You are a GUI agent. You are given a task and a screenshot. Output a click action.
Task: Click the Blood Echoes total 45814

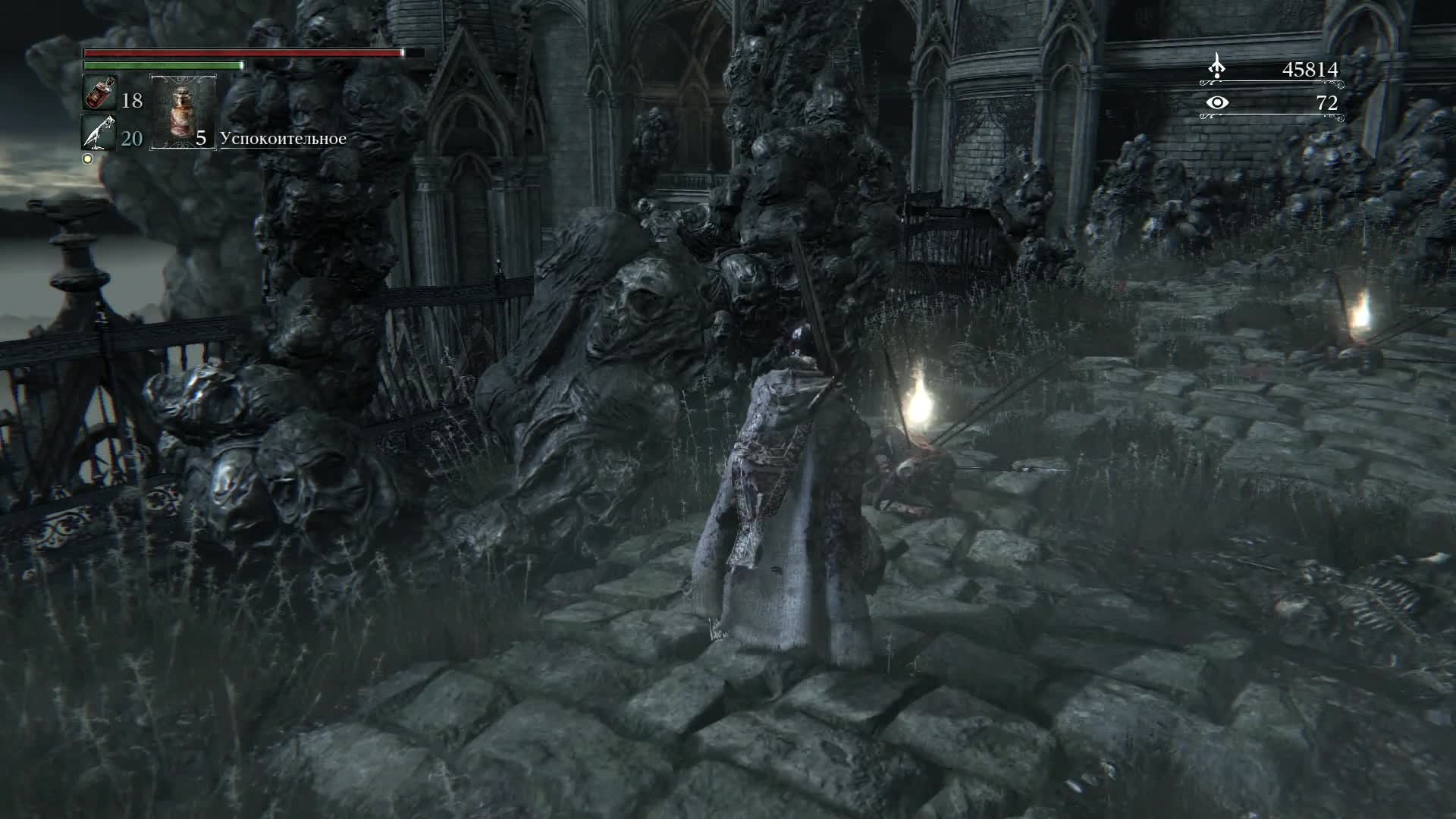[x=1311, y=68]
